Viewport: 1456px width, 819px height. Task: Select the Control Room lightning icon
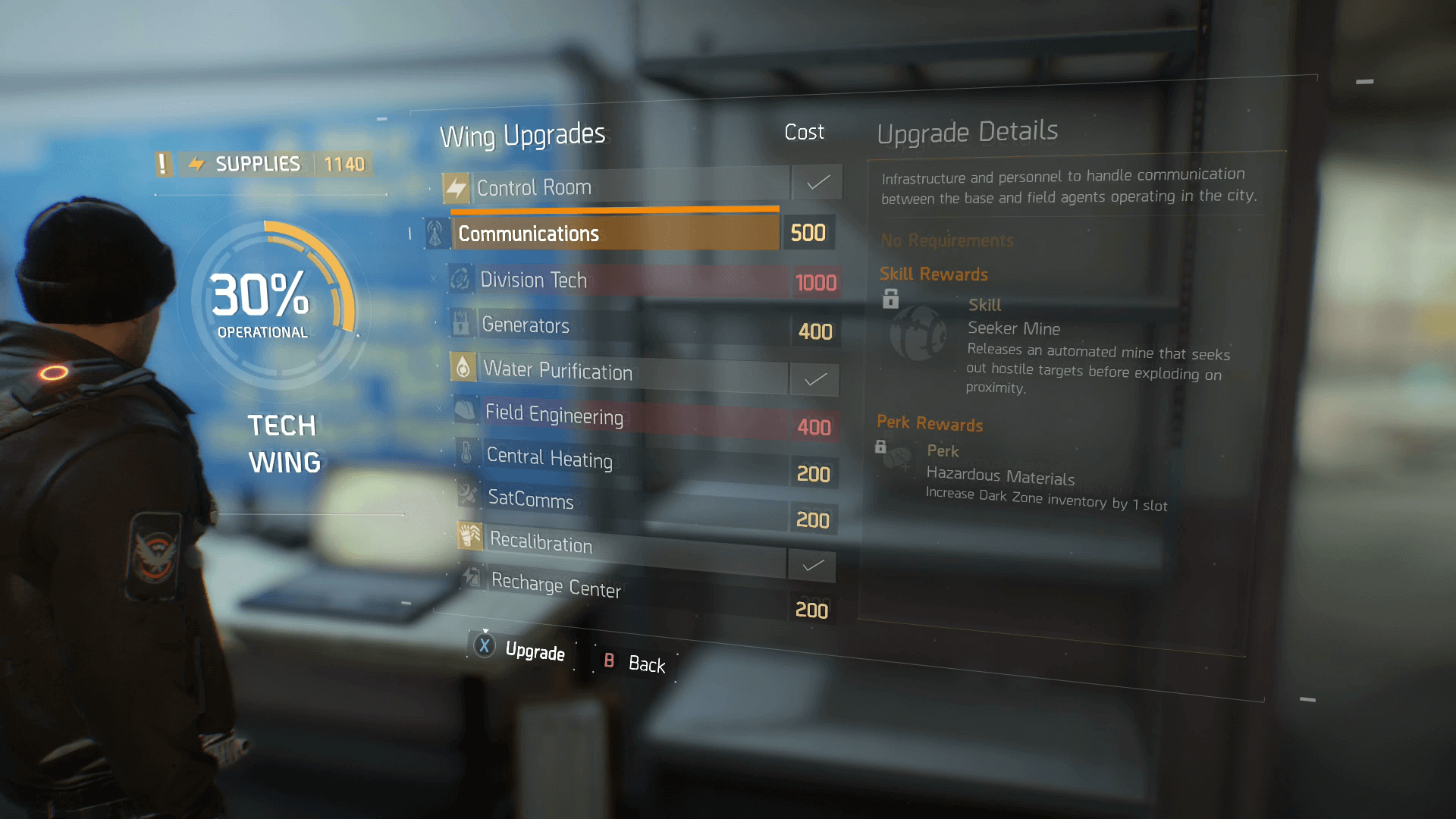pyautogui.click(x=457, y=186)
